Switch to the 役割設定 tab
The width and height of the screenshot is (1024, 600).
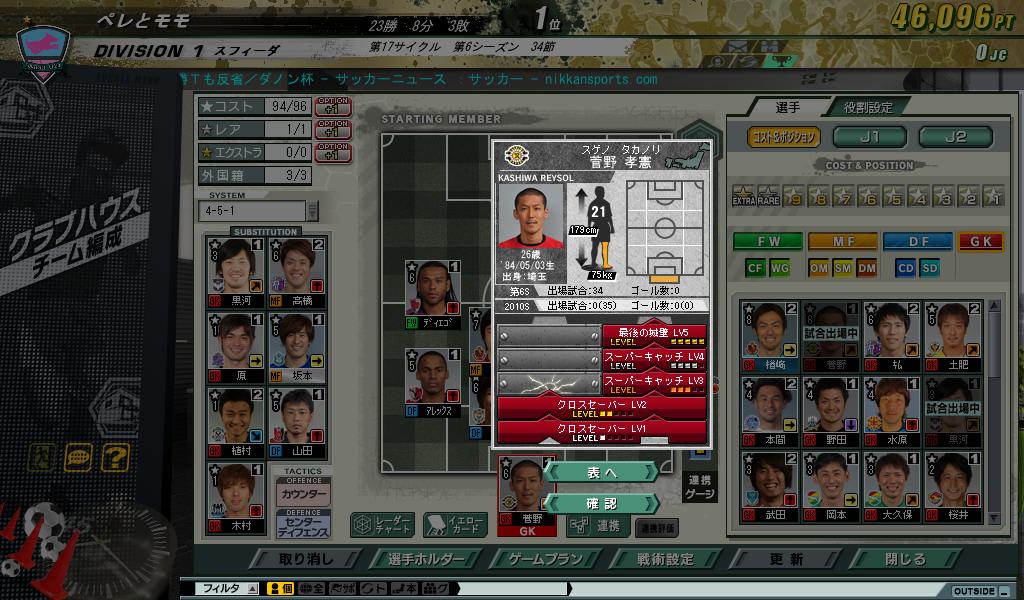pyautogui.click(x=867, y=107)
